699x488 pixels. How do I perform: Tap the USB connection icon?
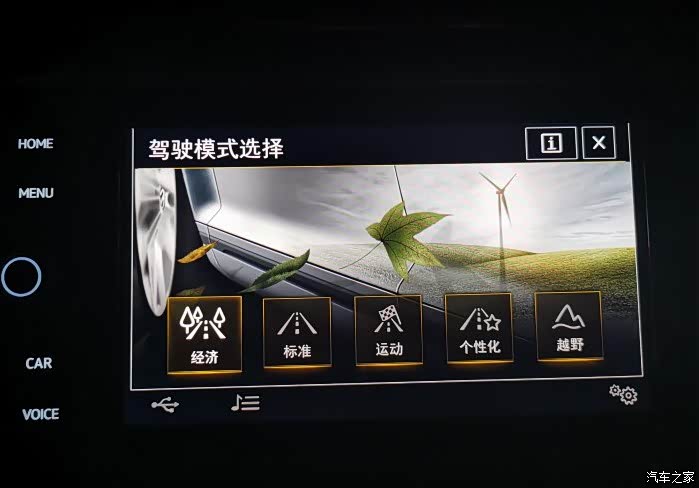click(165, 405)
